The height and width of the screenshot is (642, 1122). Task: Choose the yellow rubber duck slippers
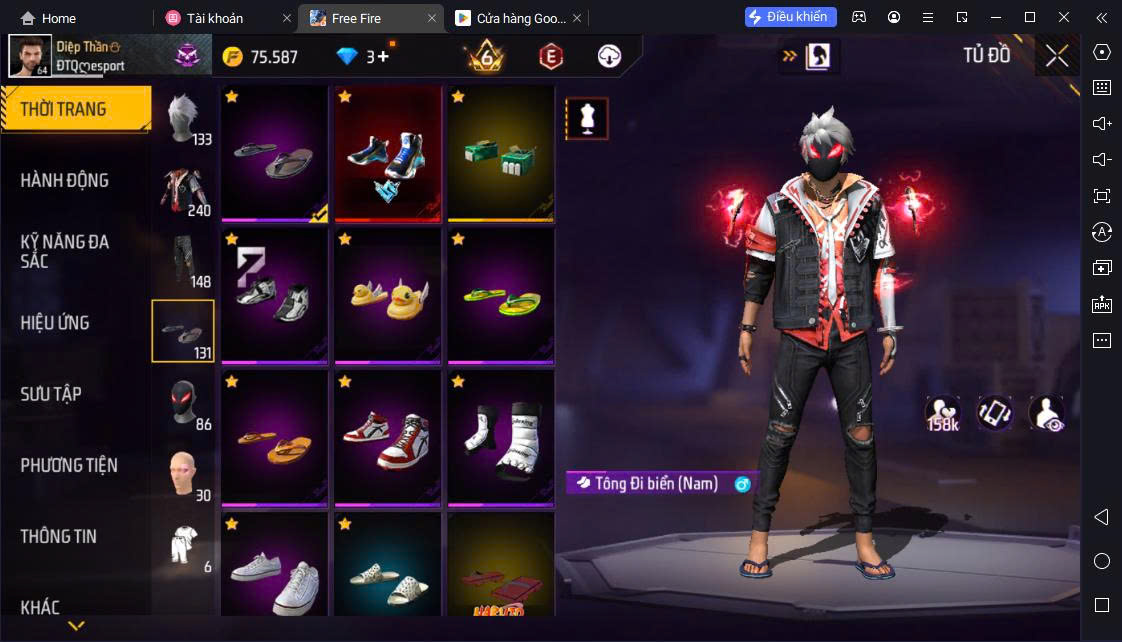pos(388,295)
